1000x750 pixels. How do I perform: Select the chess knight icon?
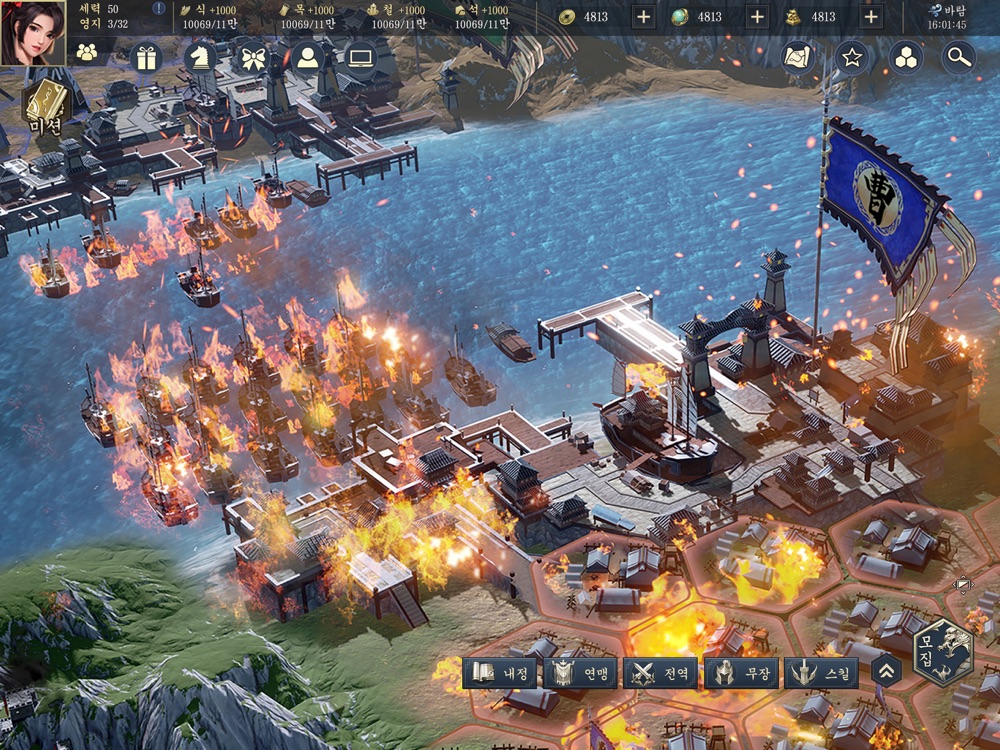click(201, 57)
